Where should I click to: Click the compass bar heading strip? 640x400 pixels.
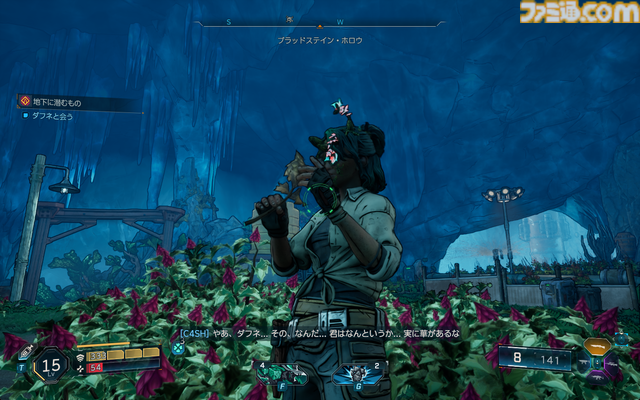pyautogui.click(x=319, y=22)
